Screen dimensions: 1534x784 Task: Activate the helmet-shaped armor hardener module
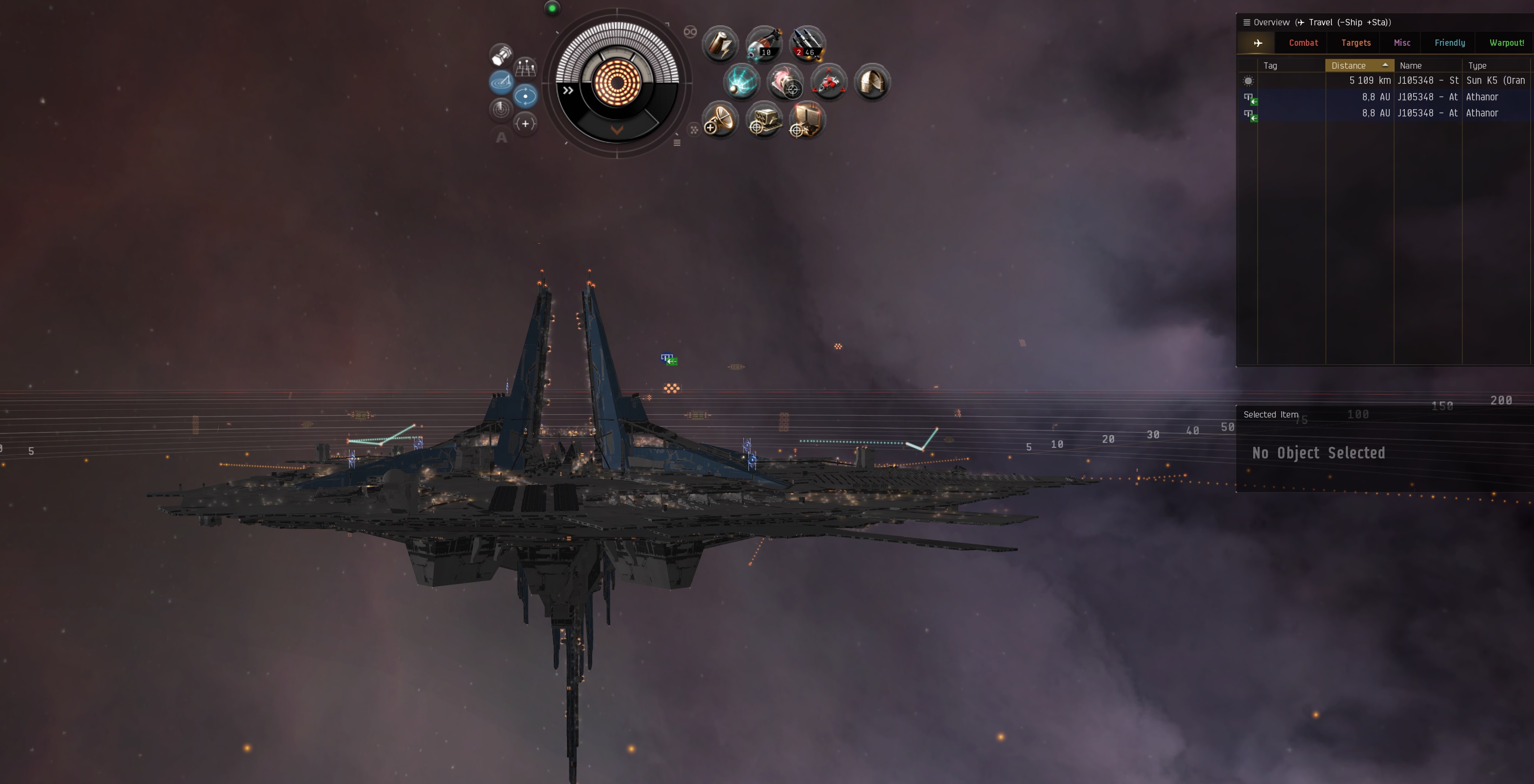[x=873, y=82]
